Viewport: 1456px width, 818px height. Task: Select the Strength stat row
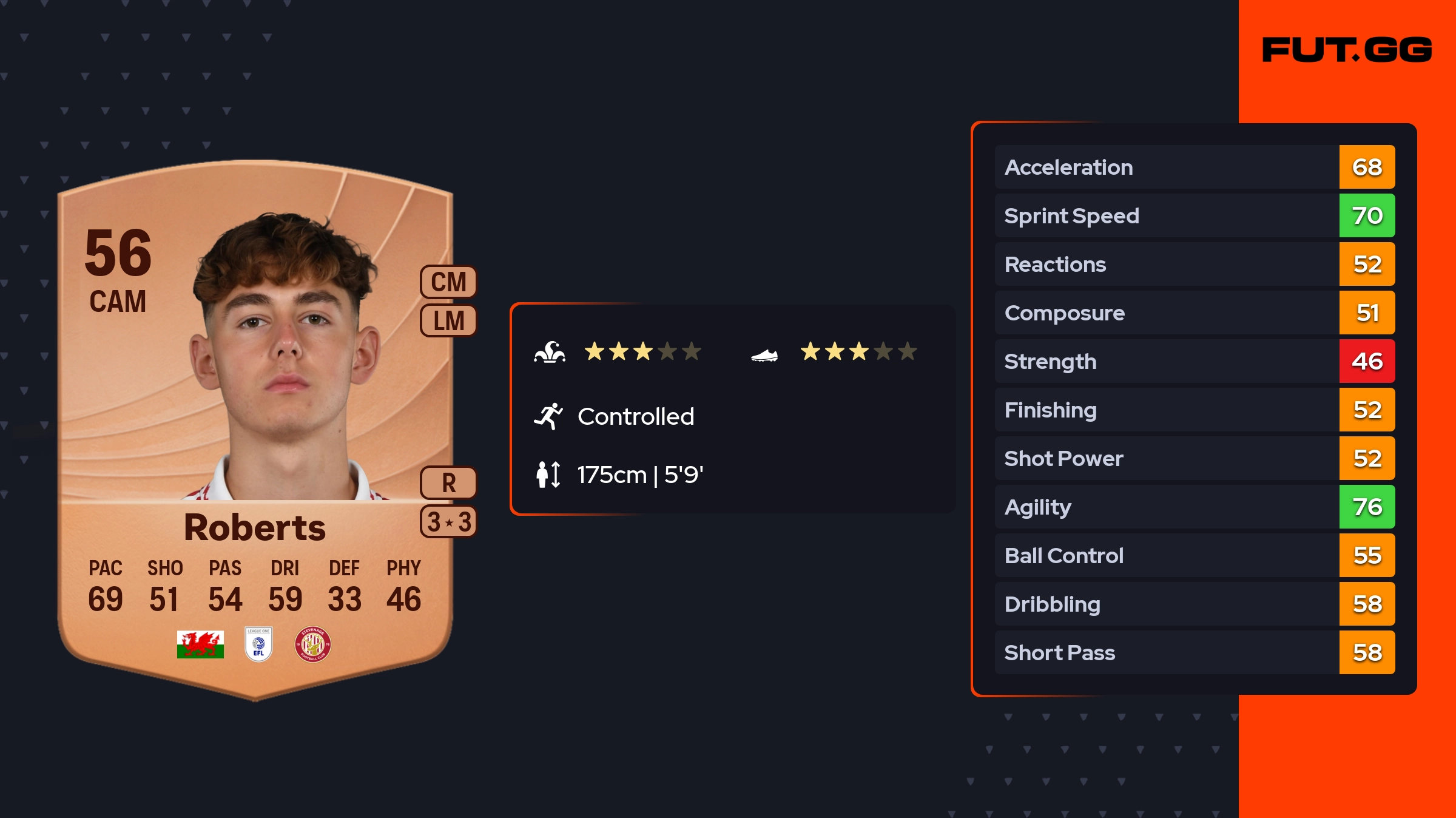(x=1194, y=362)
